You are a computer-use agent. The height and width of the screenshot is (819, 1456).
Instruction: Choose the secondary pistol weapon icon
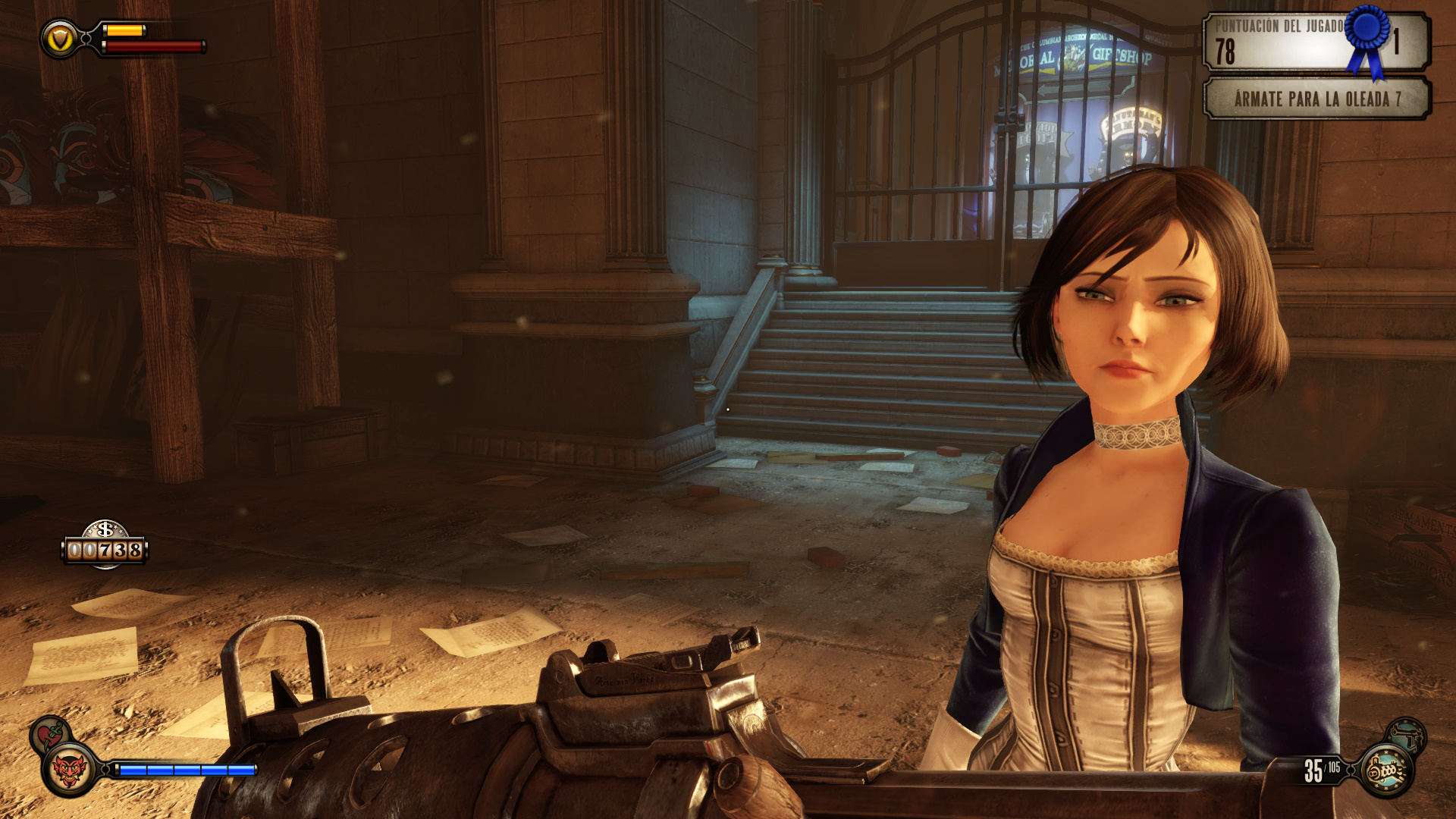(1408, 734)
